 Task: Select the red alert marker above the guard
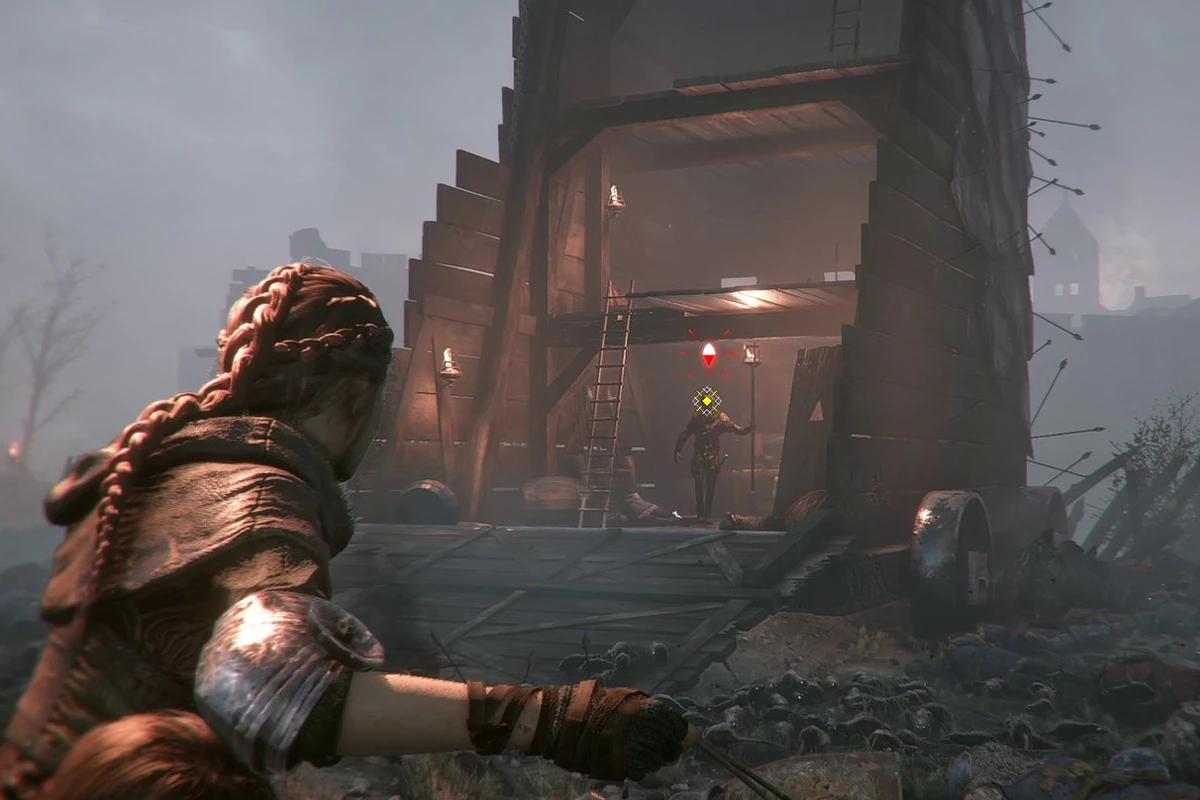(708, 353)
